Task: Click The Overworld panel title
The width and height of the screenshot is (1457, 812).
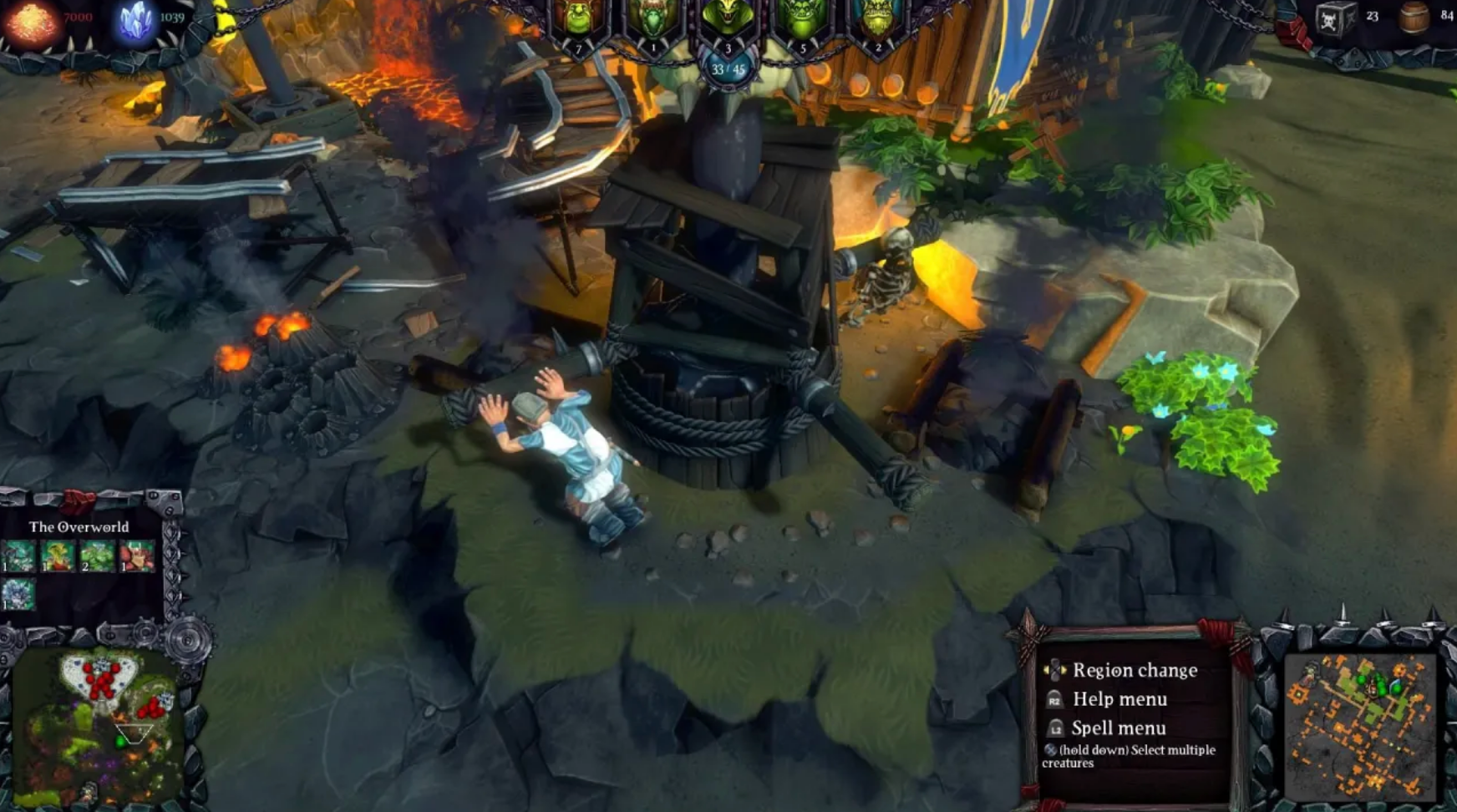Action: click(79, 528)
